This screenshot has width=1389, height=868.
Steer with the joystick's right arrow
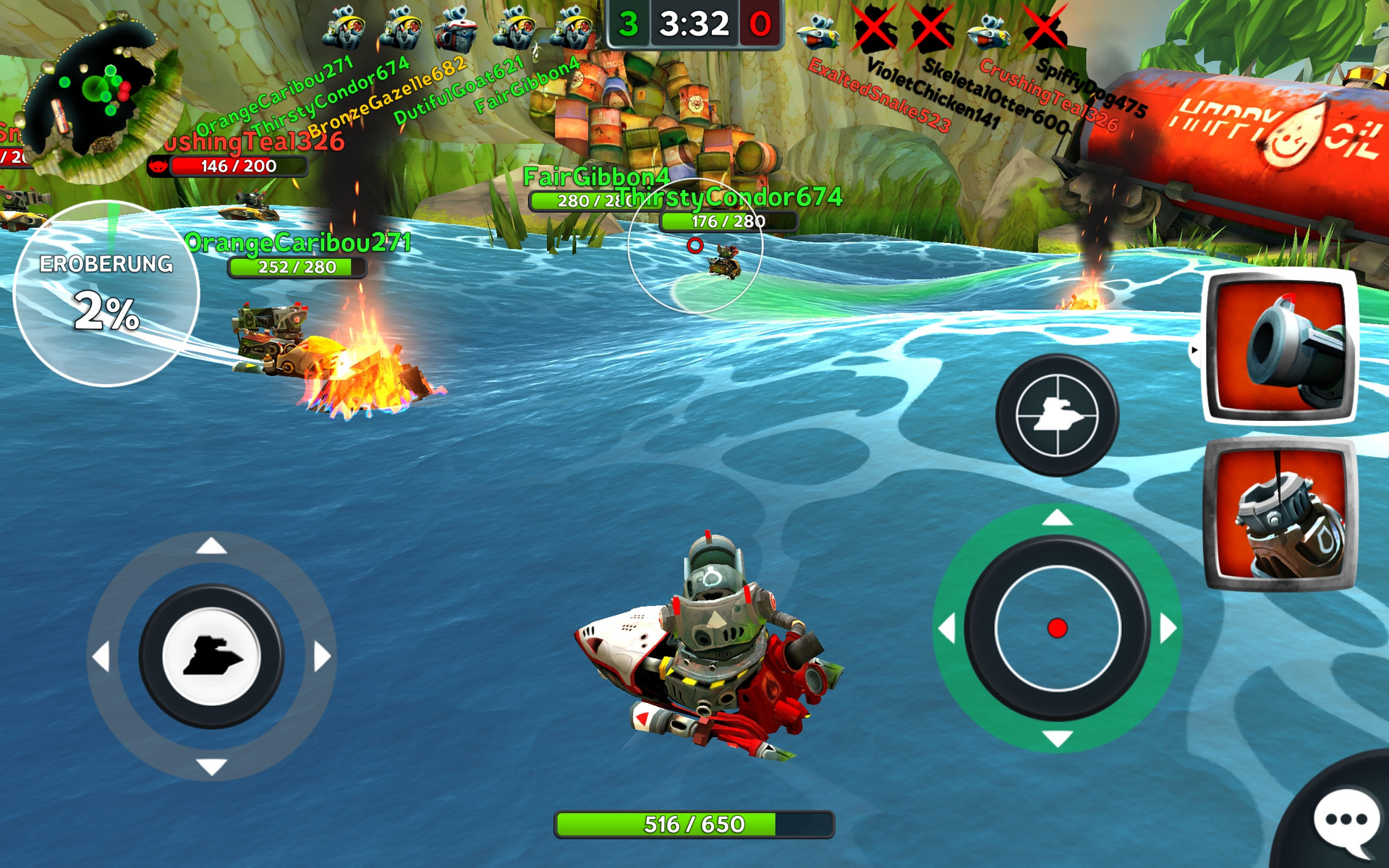tap(322, 657)
